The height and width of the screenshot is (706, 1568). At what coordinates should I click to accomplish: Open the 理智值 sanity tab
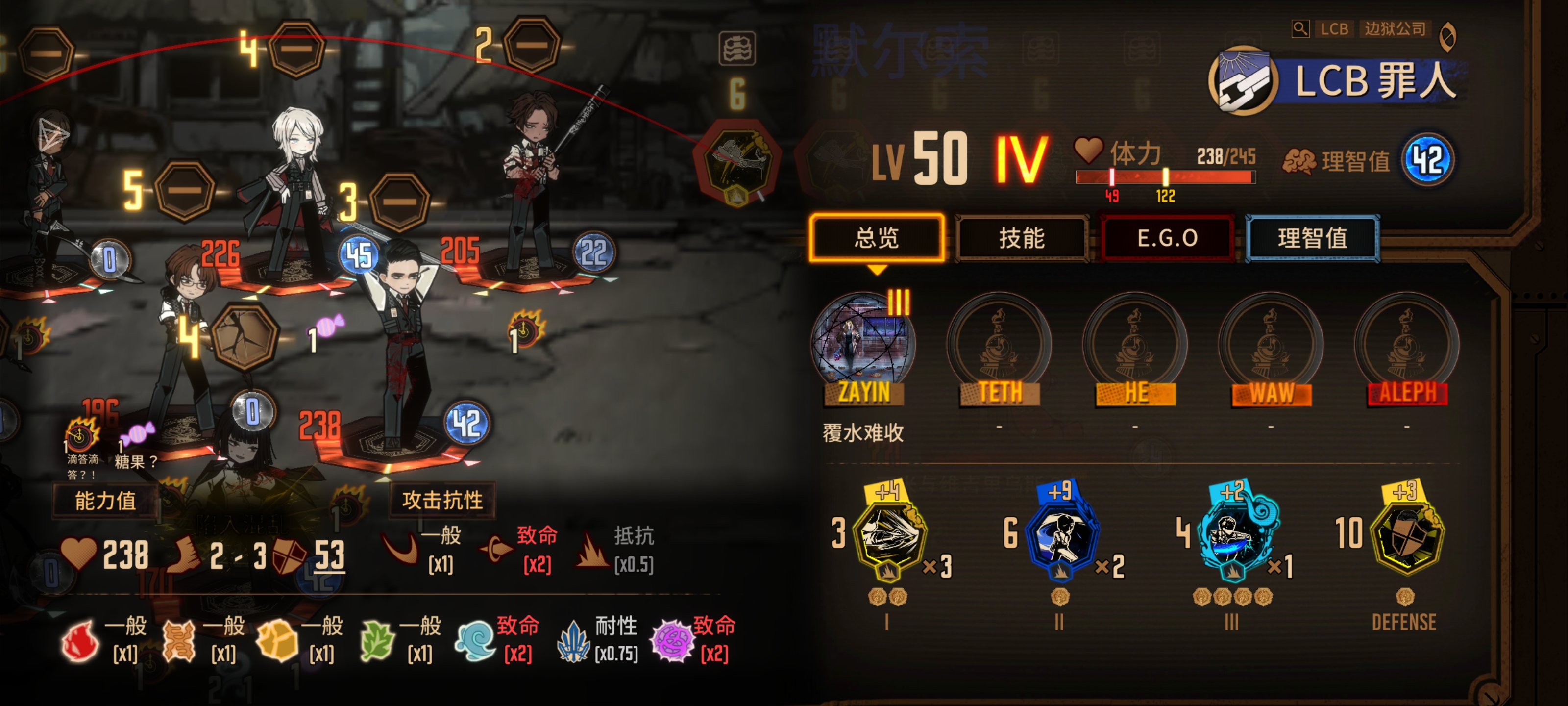[x=1312, y=238]
